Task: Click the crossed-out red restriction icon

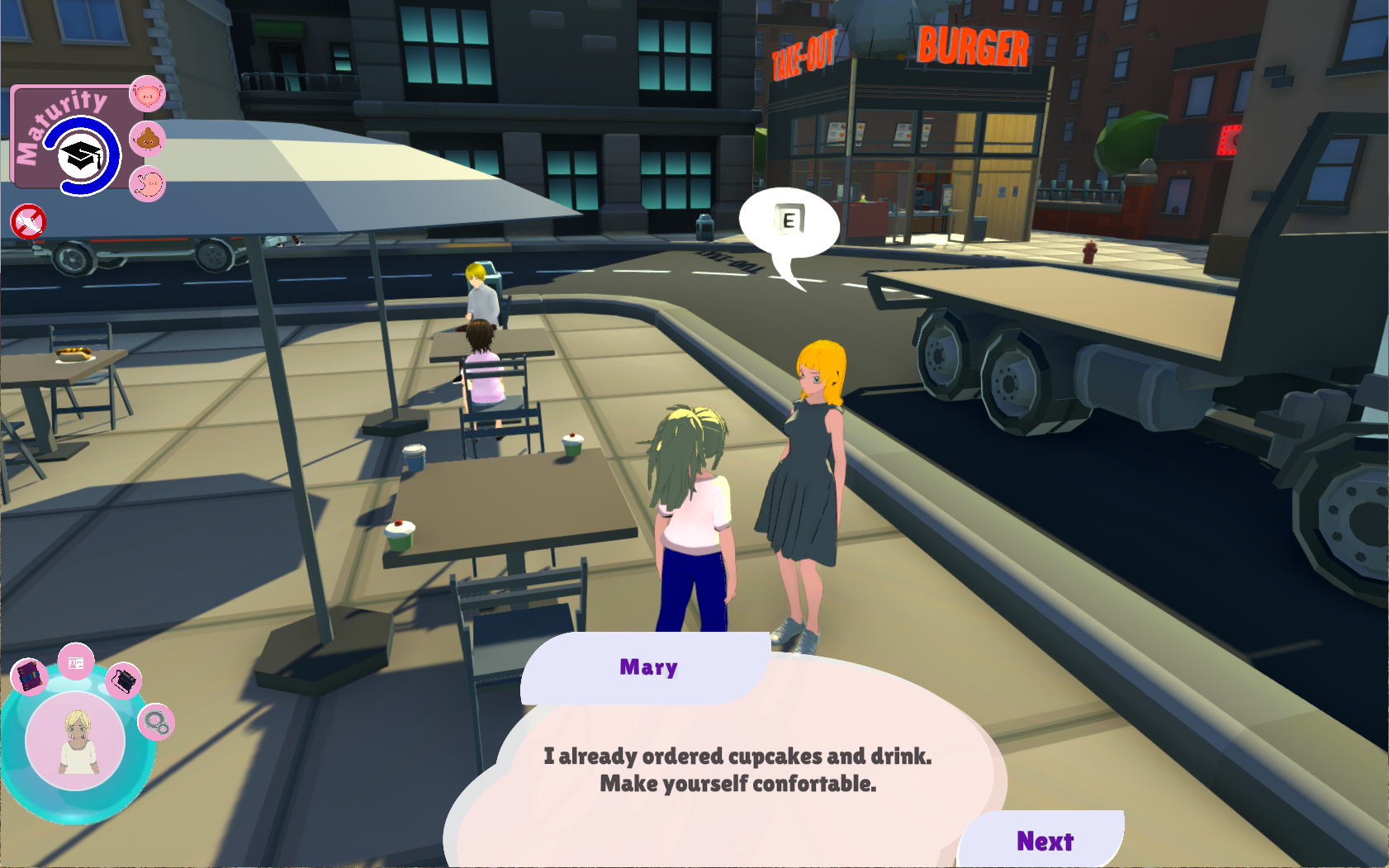Action: 29,221
